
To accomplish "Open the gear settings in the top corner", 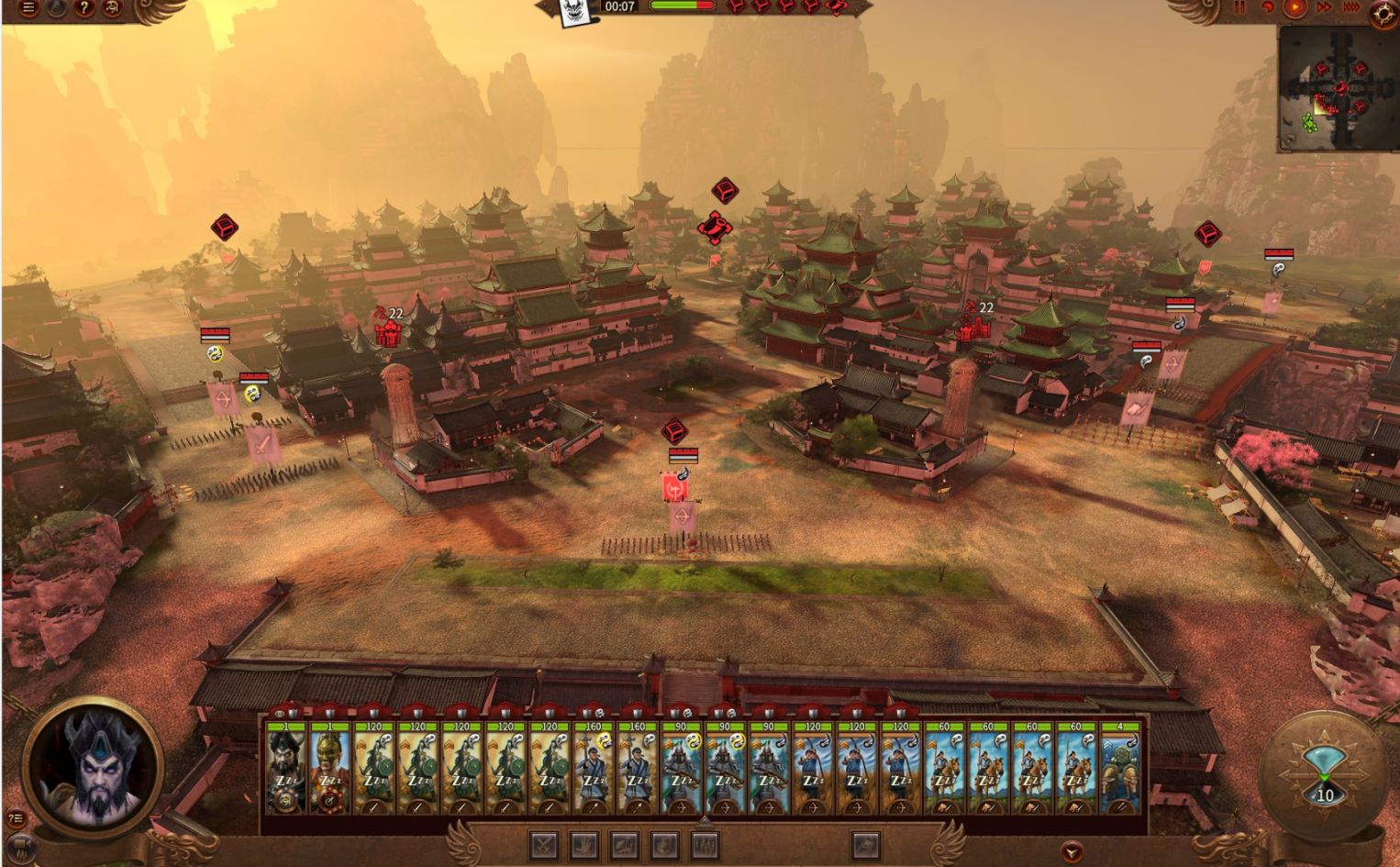I will (1383, 13).
